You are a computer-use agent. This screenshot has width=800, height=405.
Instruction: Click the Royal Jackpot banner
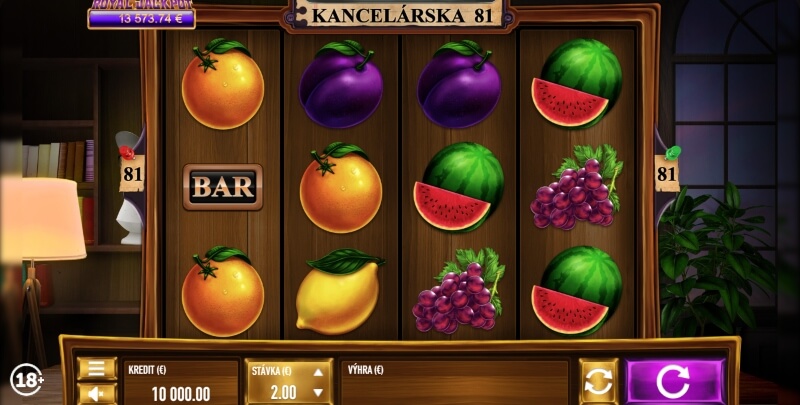[141, 14]
